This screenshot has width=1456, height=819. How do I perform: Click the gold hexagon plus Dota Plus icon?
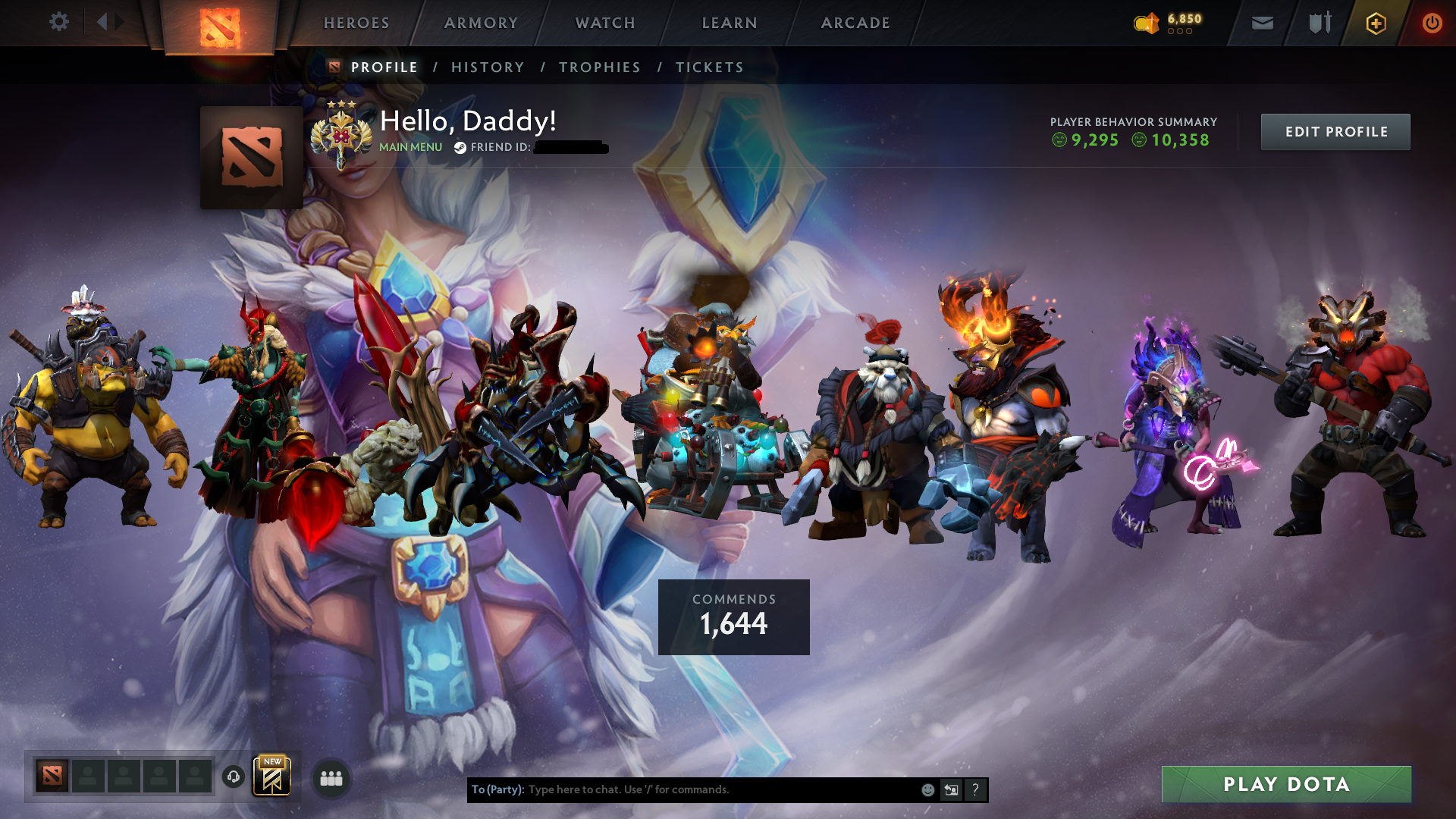pyautogui.click(x=1375, y=23)
